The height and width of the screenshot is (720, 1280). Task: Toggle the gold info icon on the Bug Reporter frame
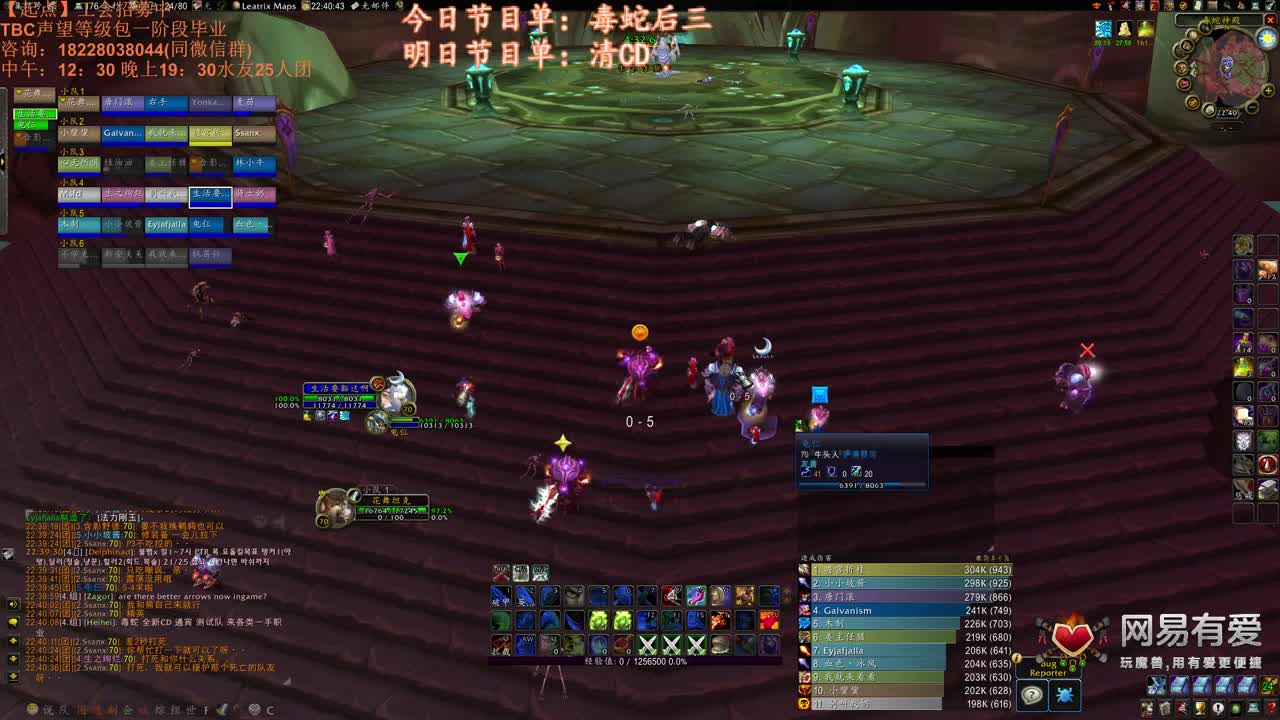pyautogui.click(x=1016, y=659)
